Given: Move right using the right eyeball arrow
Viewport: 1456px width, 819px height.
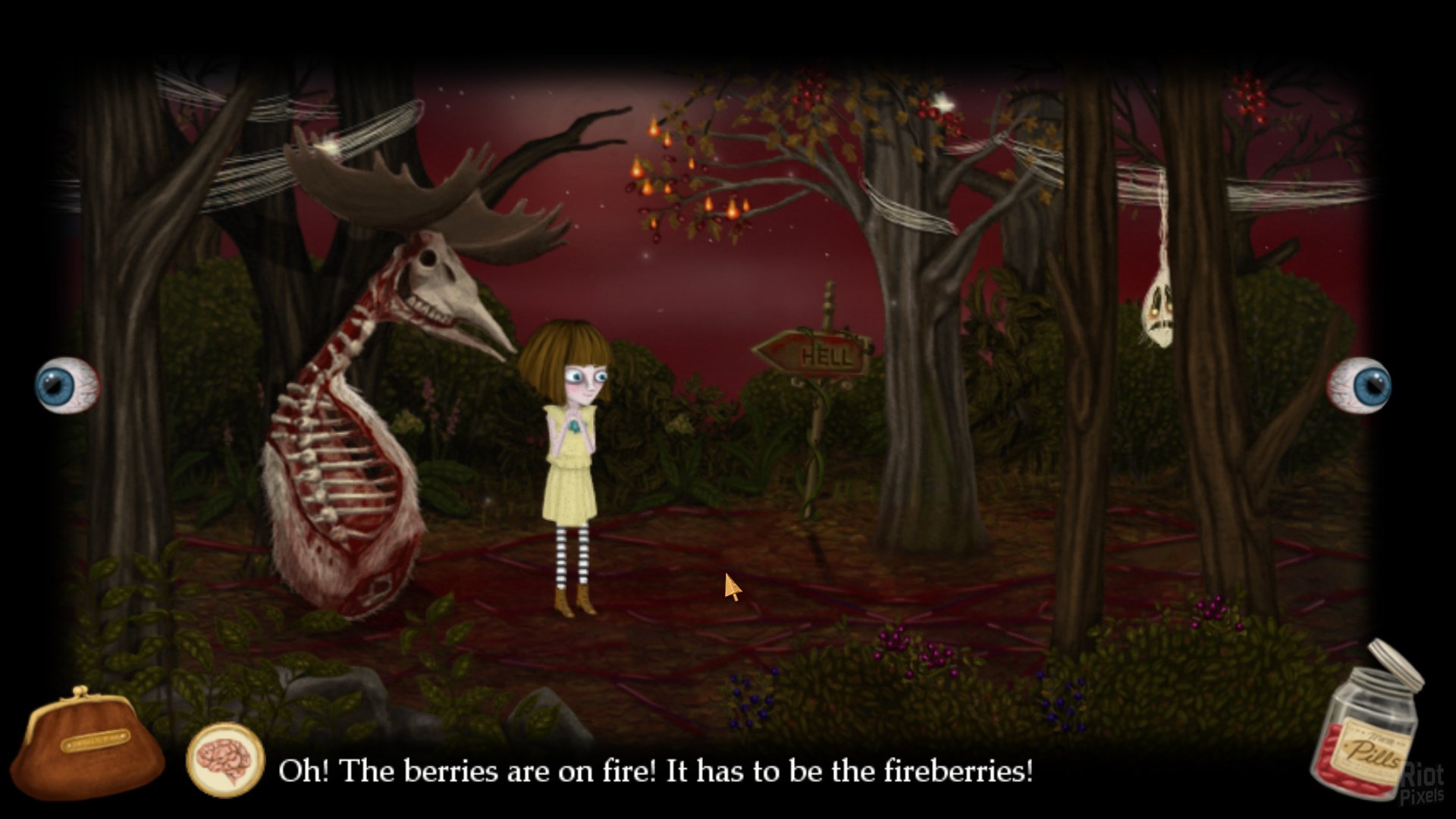Looking at the screenshot, I should (1360, 385).
